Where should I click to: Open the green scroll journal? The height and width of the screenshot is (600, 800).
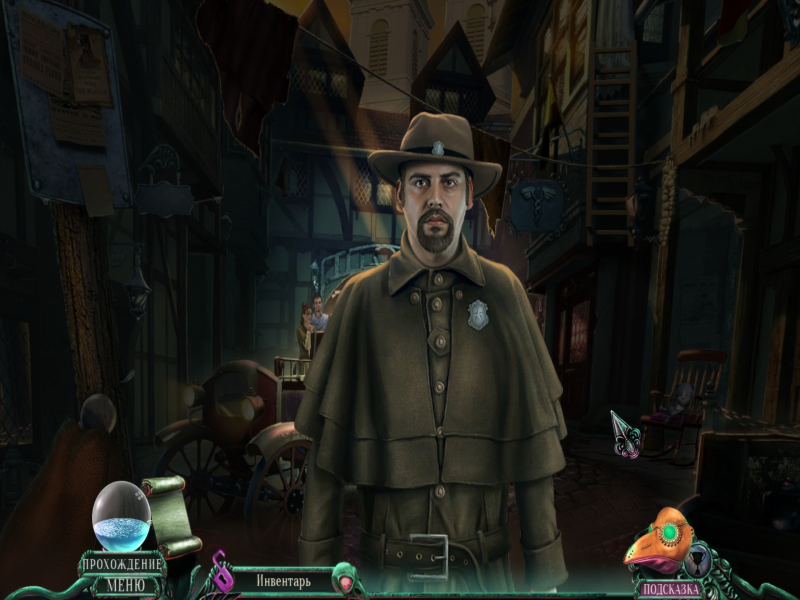point(171,514)
